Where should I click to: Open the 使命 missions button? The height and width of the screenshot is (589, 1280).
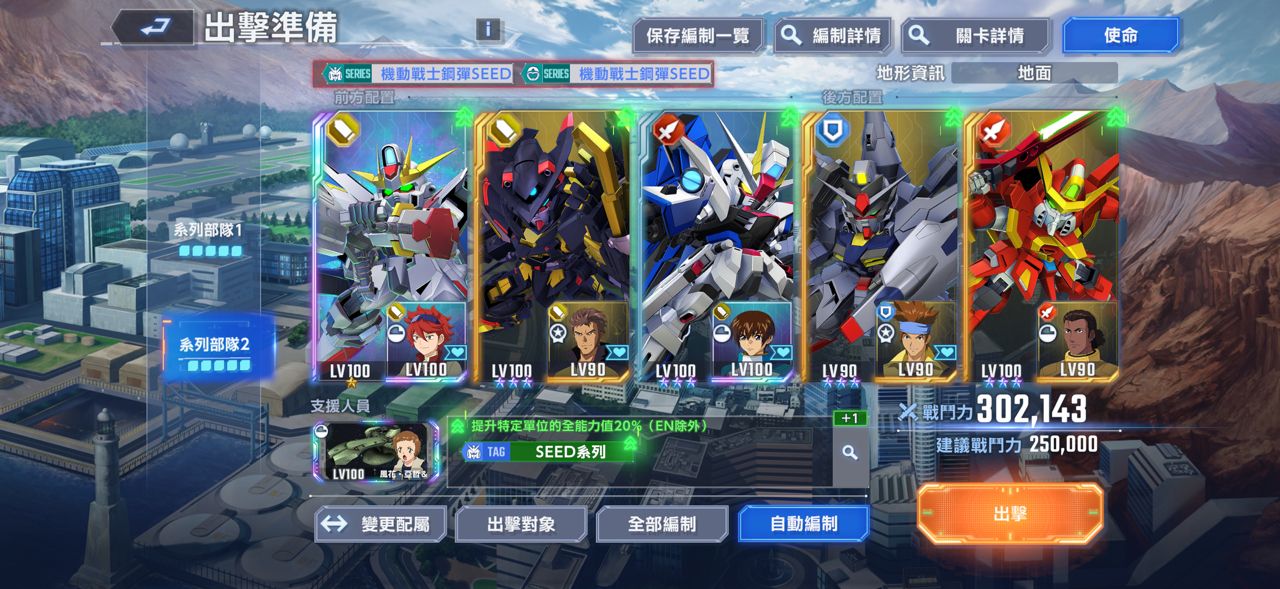point(1120,36)
